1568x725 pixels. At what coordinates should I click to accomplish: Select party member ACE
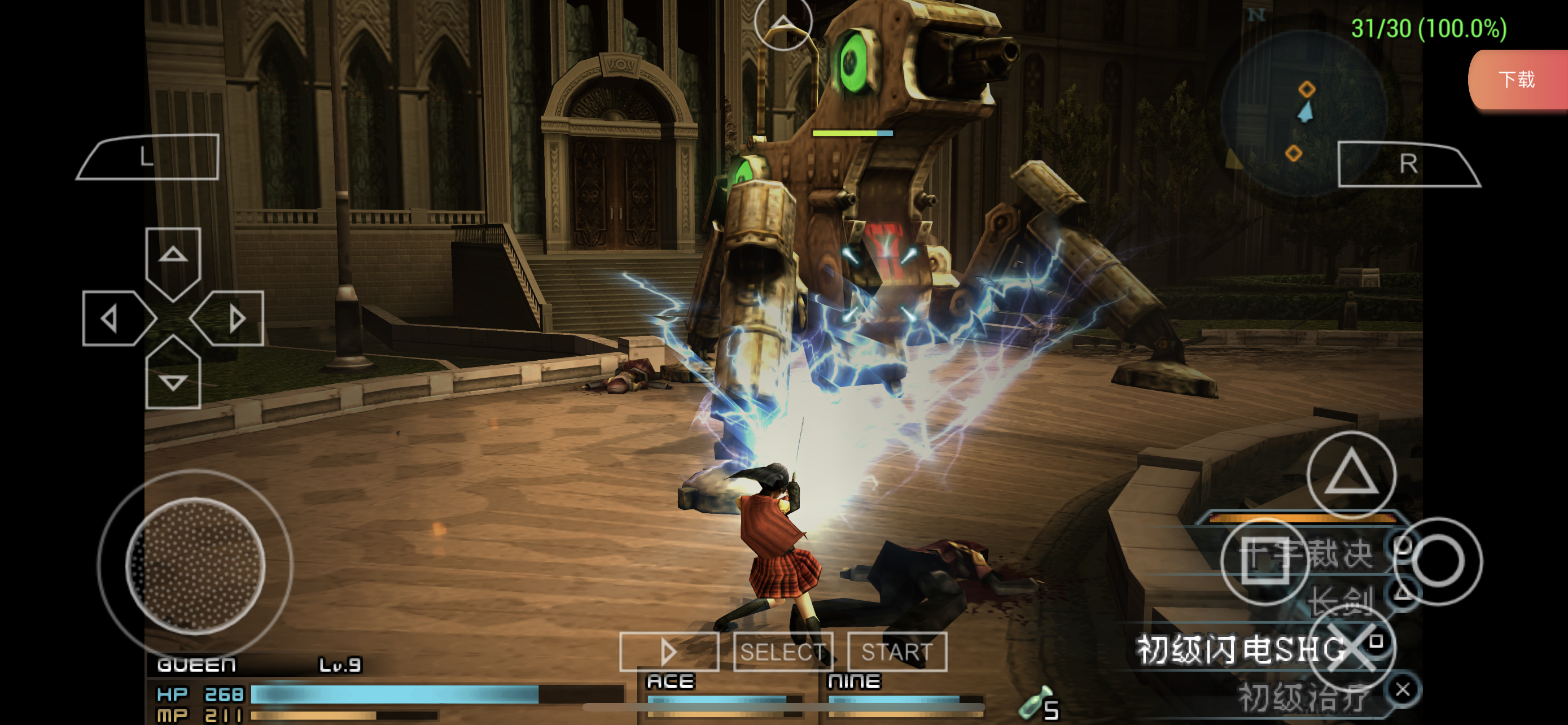[671, 682]
